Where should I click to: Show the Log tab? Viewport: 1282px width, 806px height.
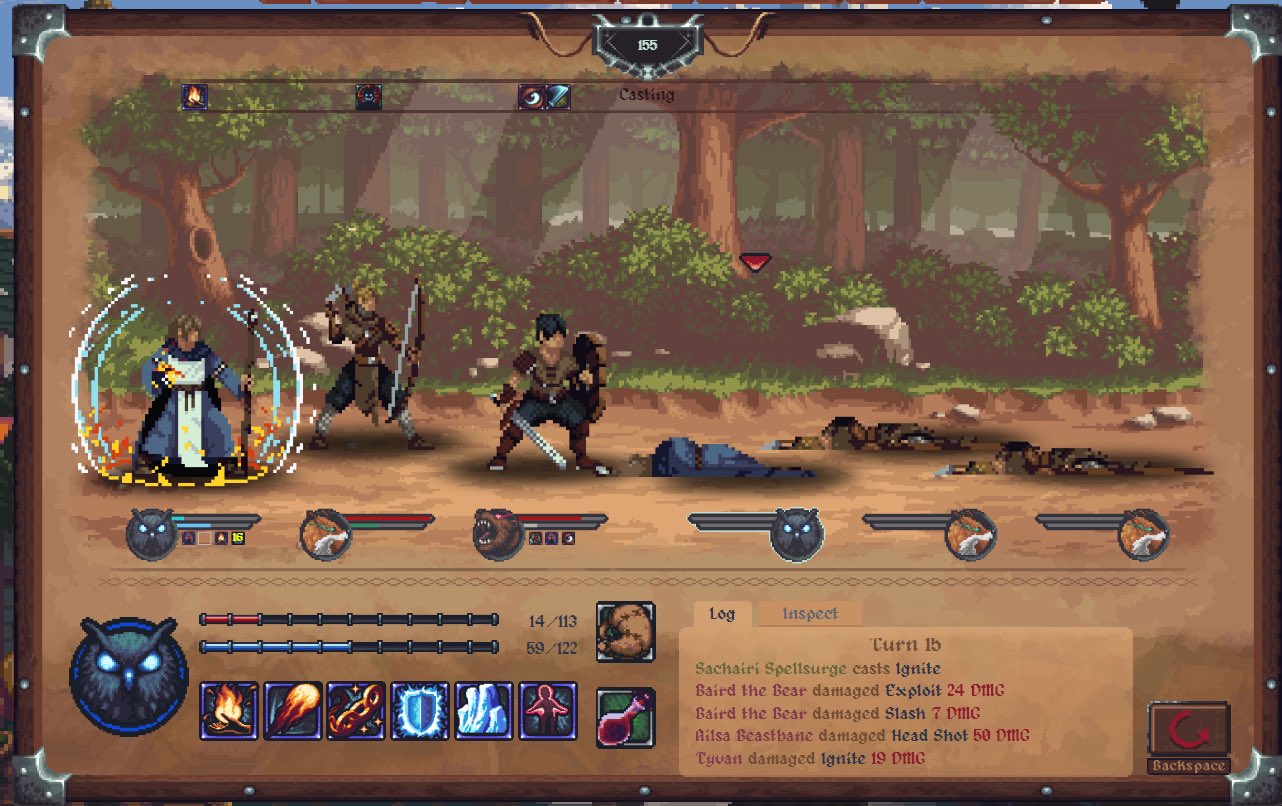tap(722, 614)
